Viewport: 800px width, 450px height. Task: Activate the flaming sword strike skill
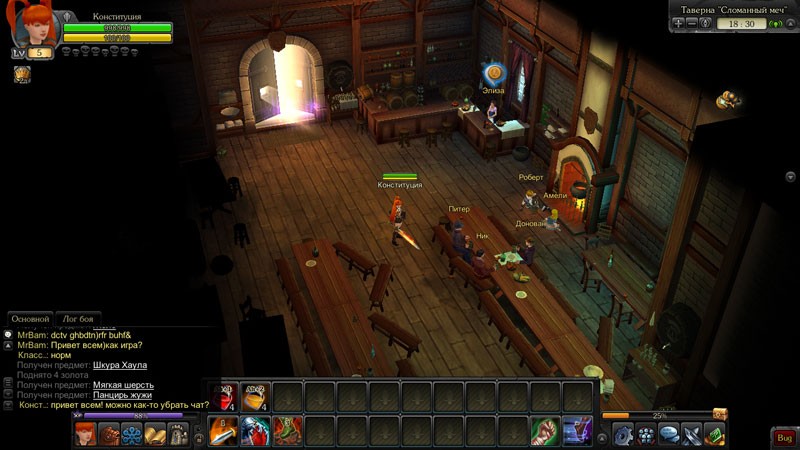coord(224,431)
